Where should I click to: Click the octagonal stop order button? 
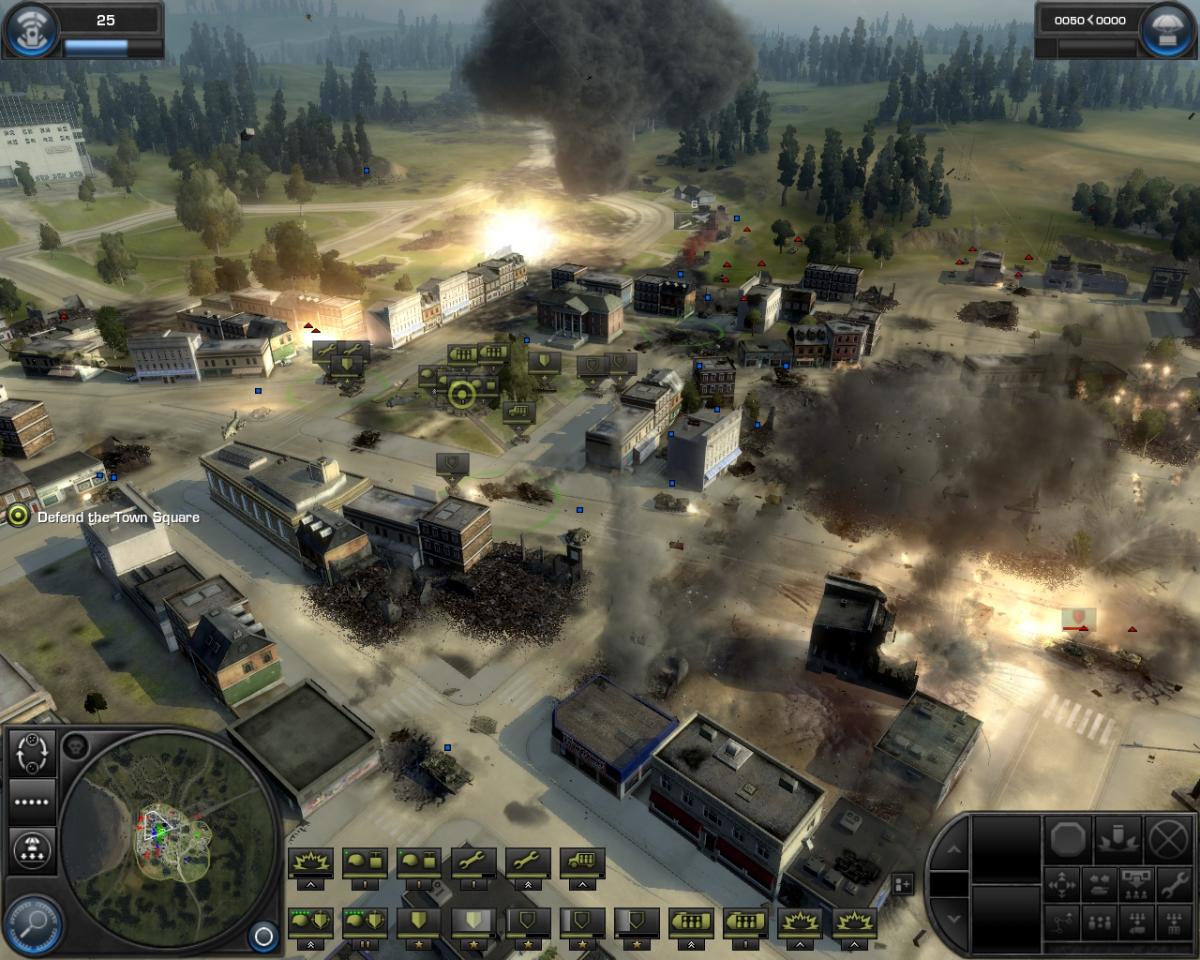1067,838
